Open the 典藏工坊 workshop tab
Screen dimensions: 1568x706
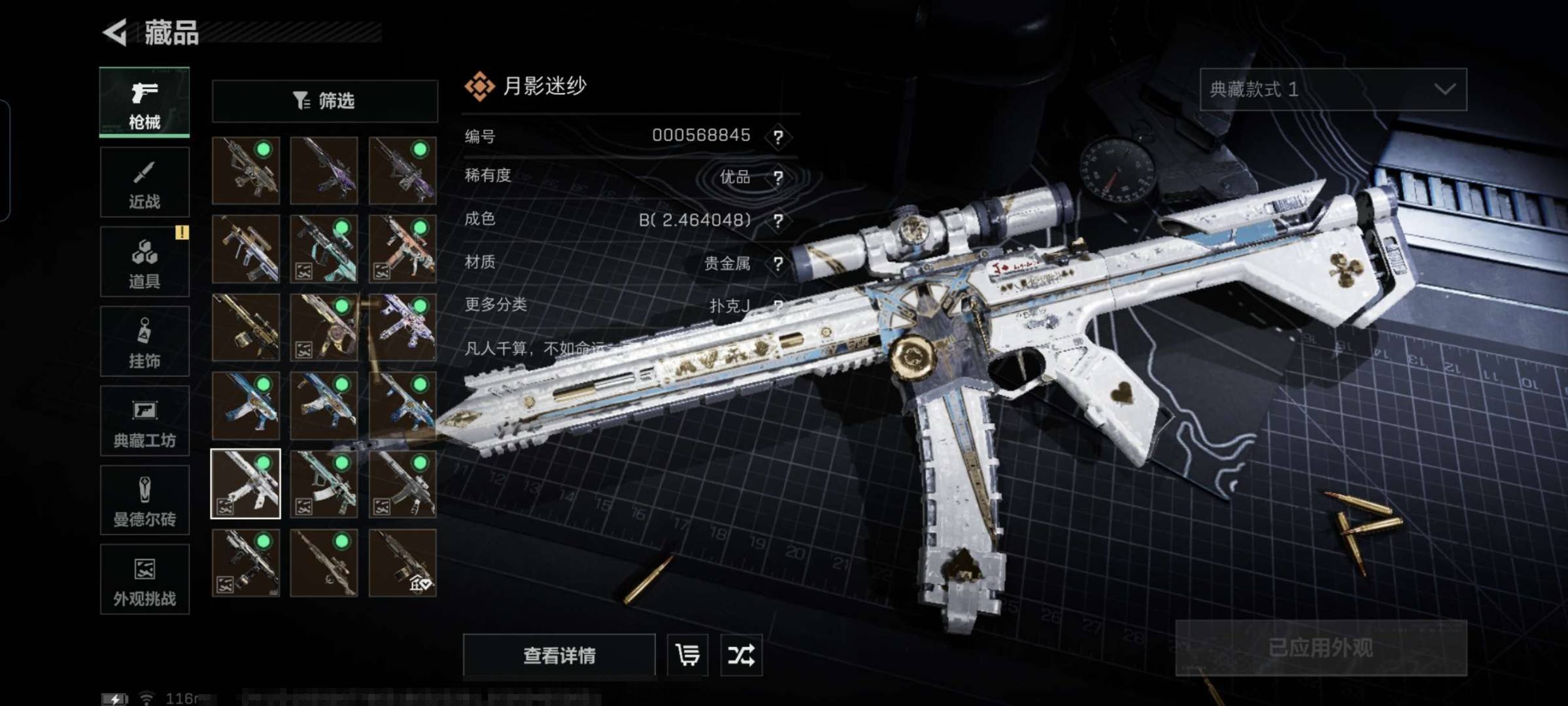pos(145,420)
